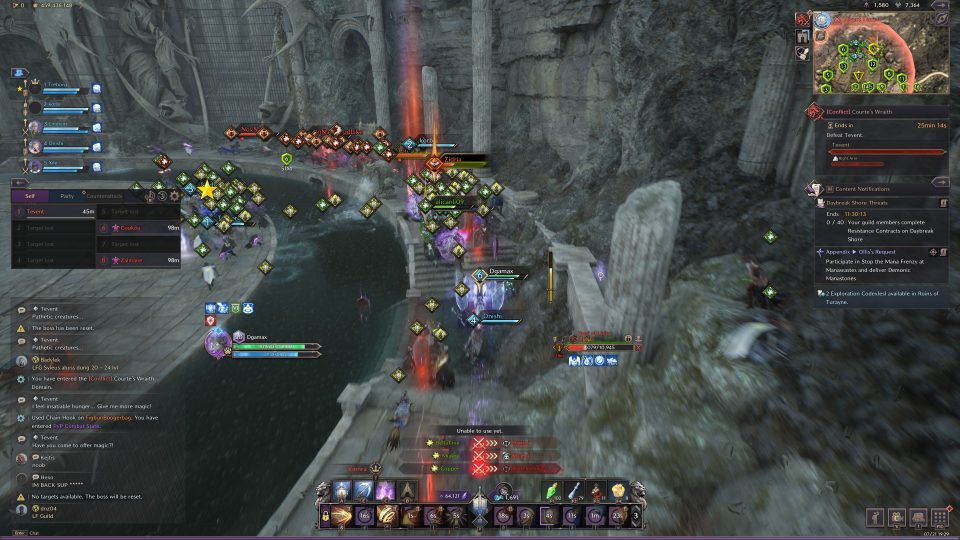Open the target panel gear settings
This screenshot has height=540, width=960.
pyautogui.click(x=174, y=196)
